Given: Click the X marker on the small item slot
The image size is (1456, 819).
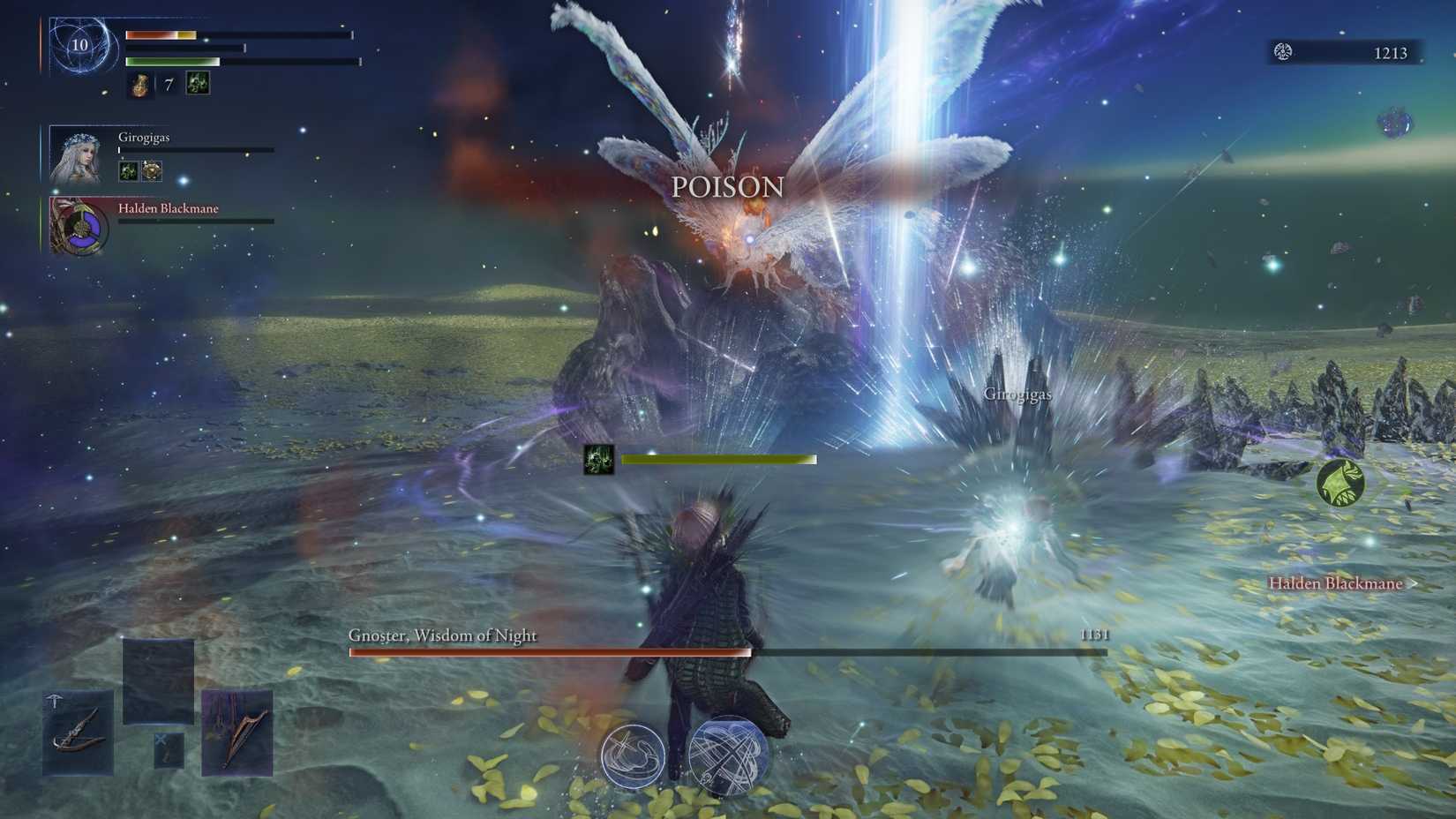Looking at the screenshot, I should (162, 738).
